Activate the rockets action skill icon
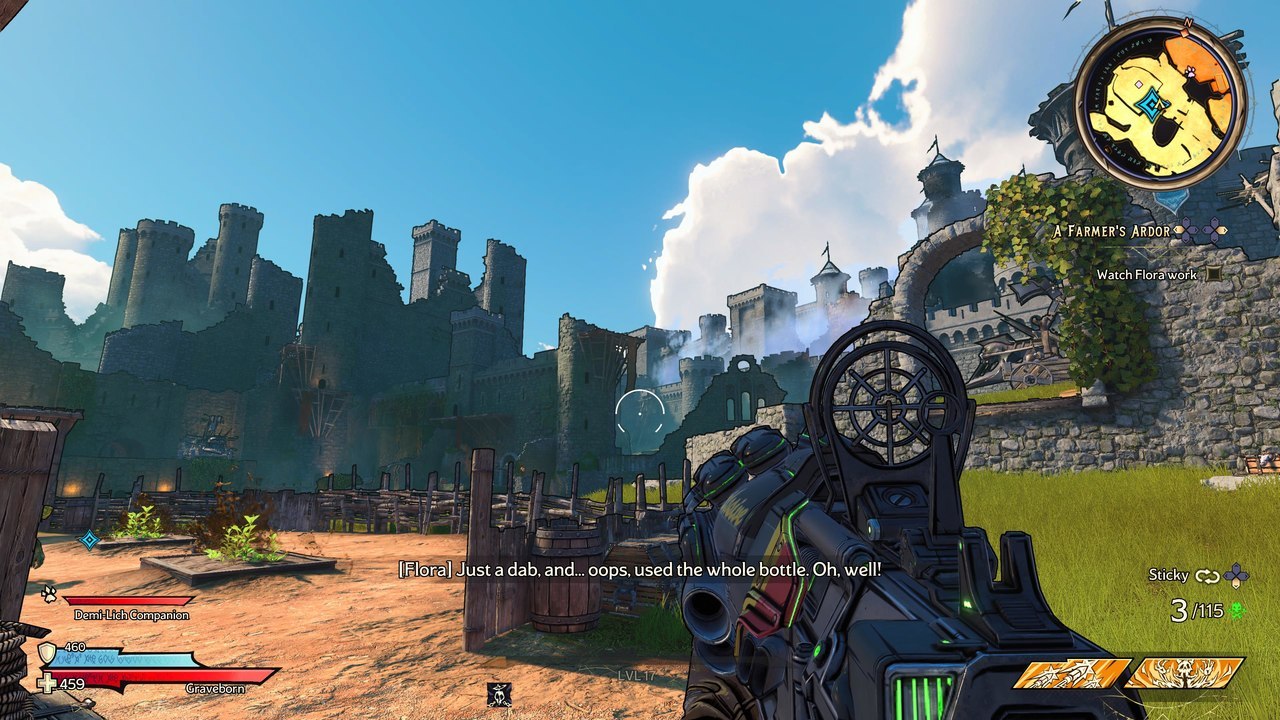The image size is (1280, 720). point(1072,674)
